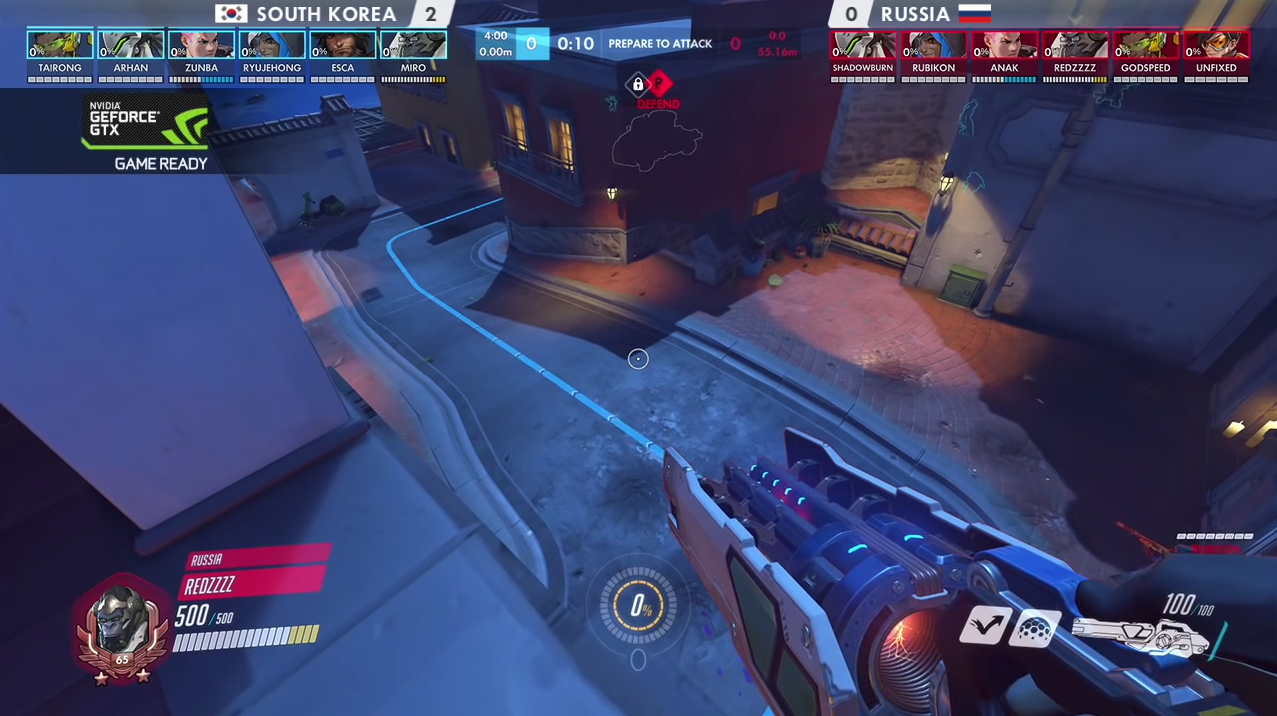The width and height of the screenshot is (1277, 716).
Task: Select SHADOWBURN's player portrait
Action: point(863,46)
